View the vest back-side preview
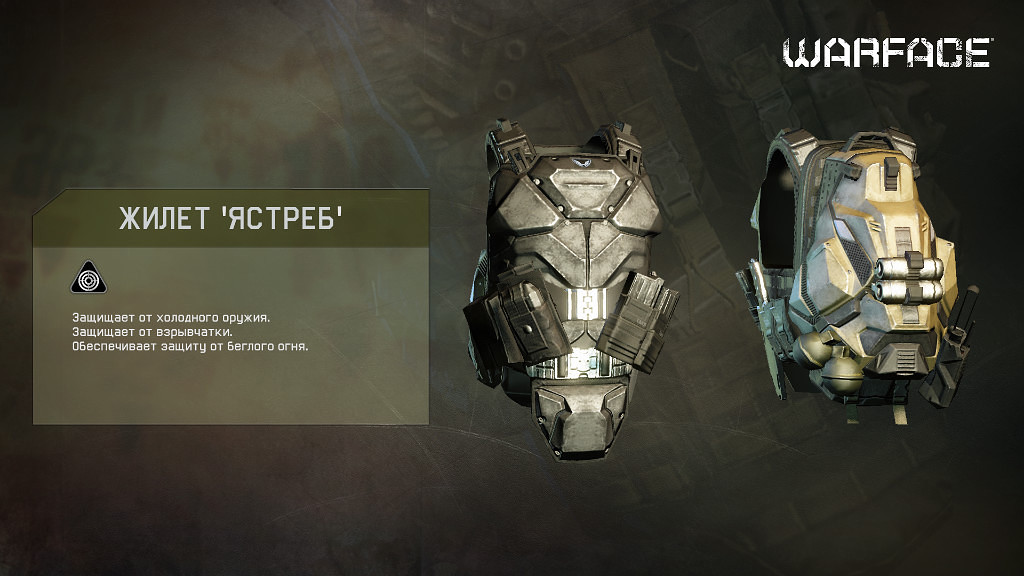The image size is (1024, 576). (852, 277)
